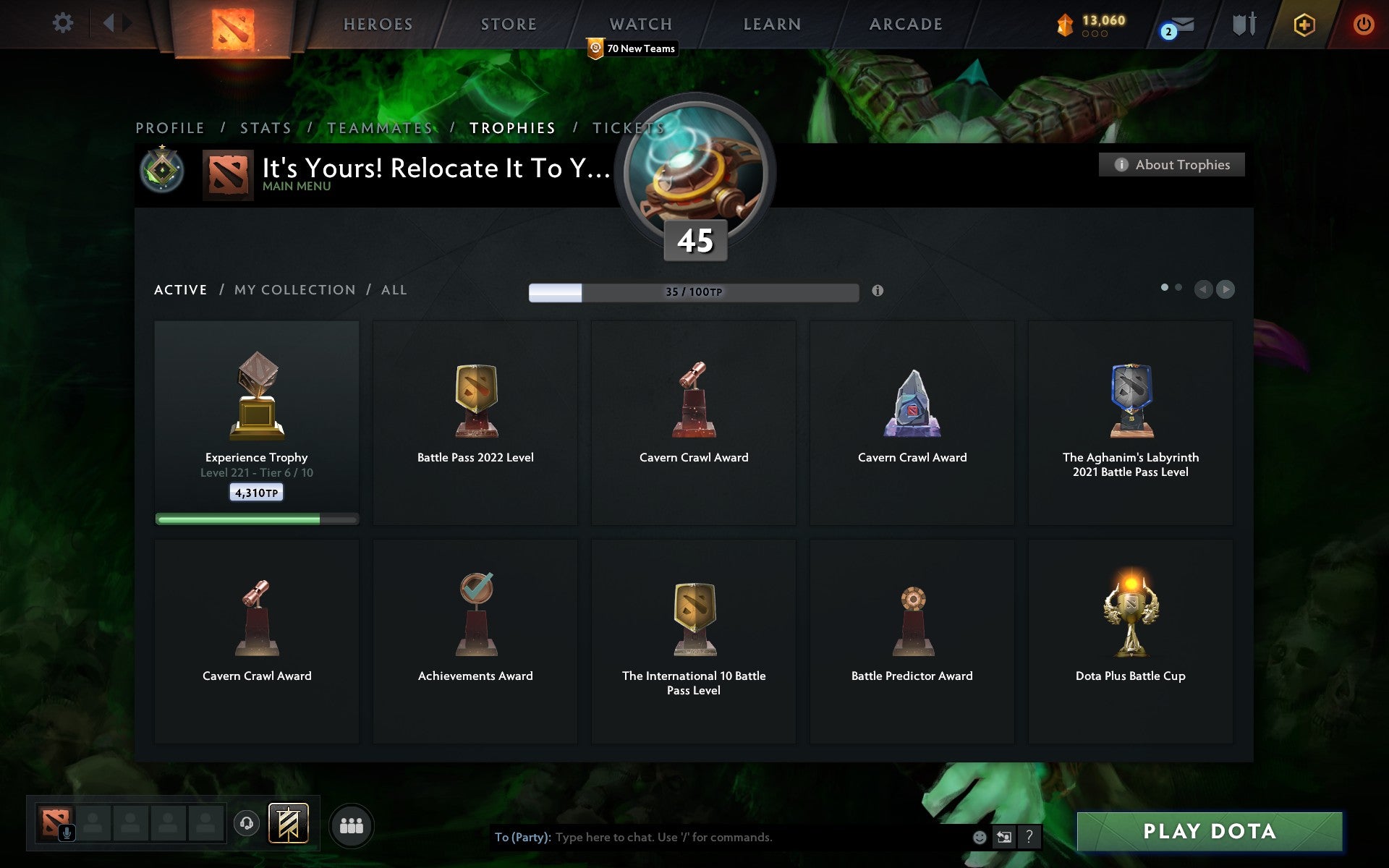This screenshot has height=868, width=1389.
Task: Click the back navigation arrow beside the settings gear
Action: click(109, 23)
